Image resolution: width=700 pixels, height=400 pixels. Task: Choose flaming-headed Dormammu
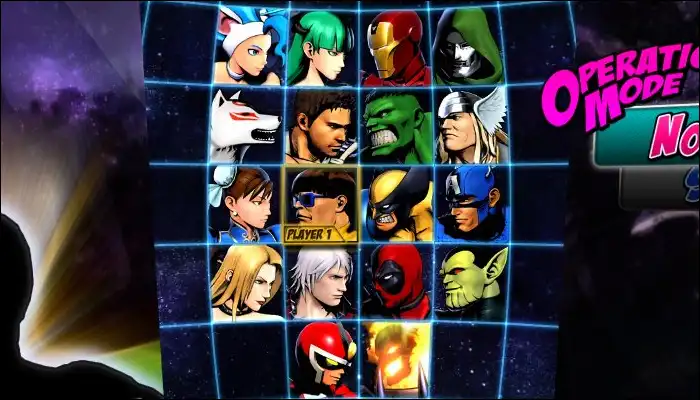point(396,359)
